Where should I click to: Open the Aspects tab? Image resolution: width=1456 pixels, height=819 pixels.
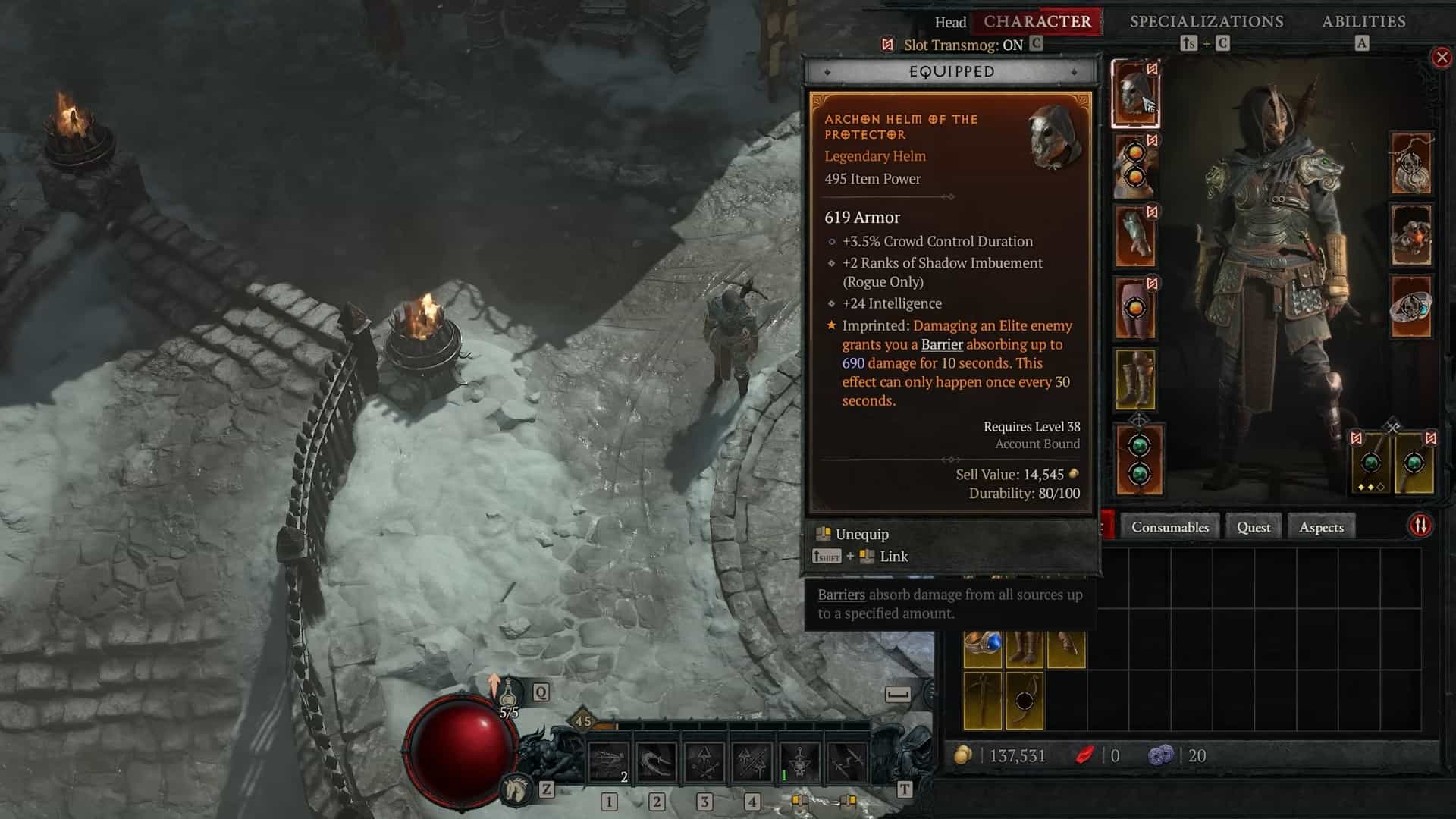[1321, 526]
